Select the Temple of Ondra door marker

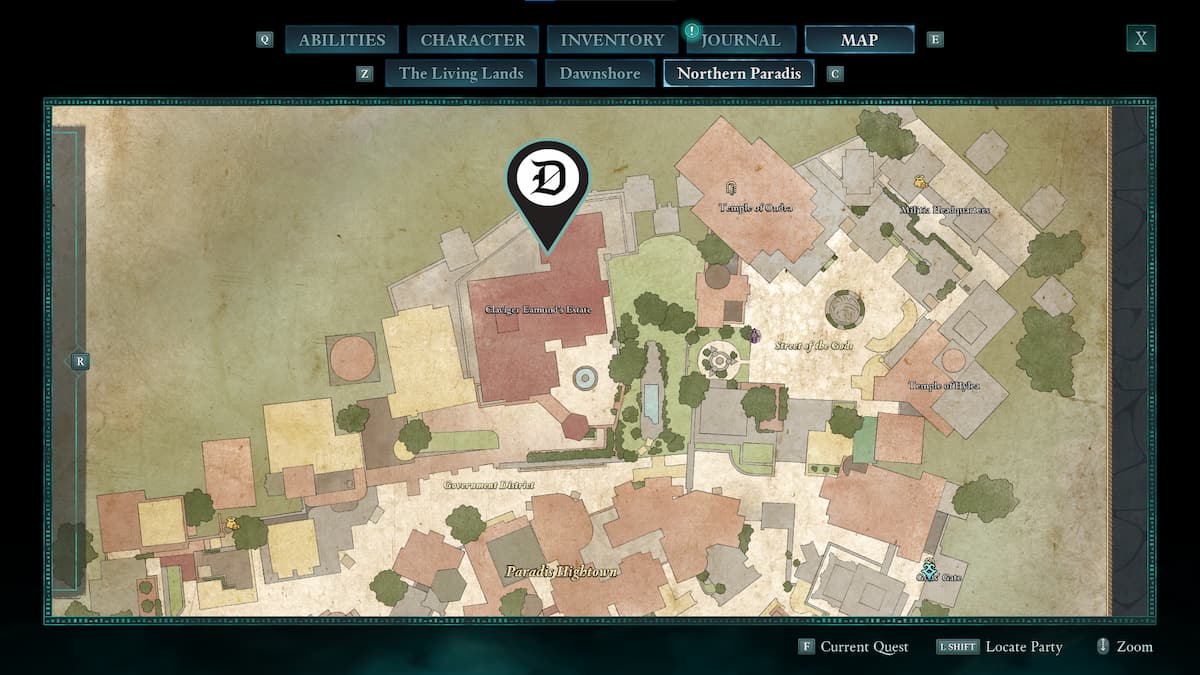(x=732, y=187)
